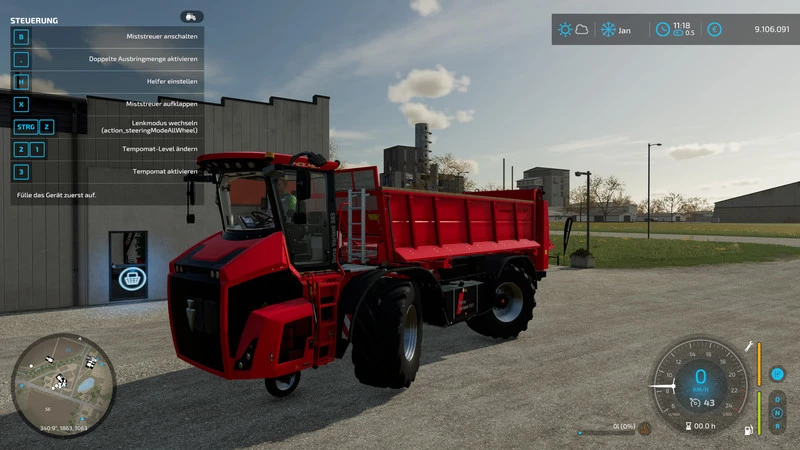
Task: Select neutral N on the gear selector
Action: (777, 412)
